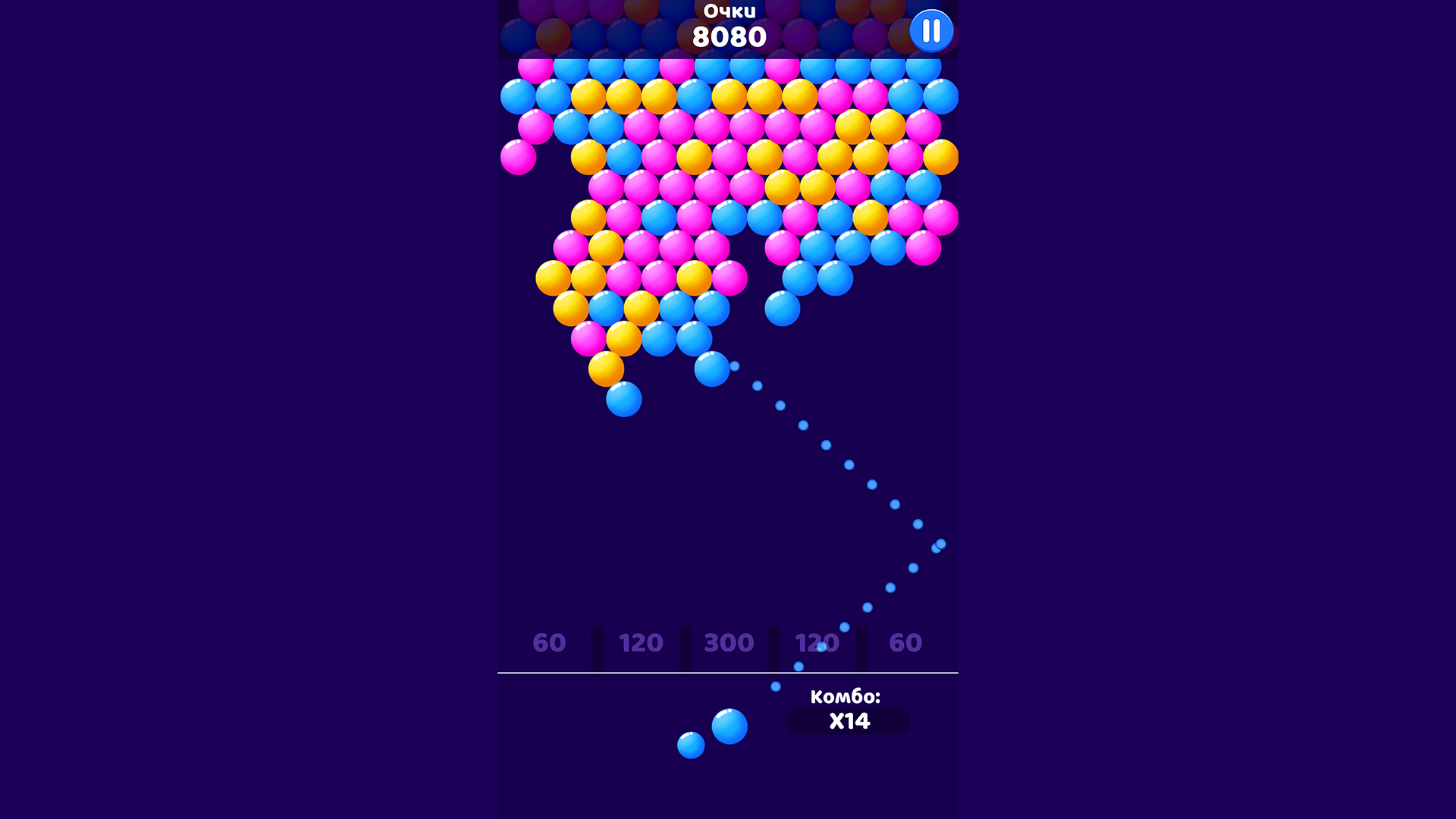Click the 300 center scoring zone label
Viewport: 1456px width, 819px height.
[x=726, y=643]
